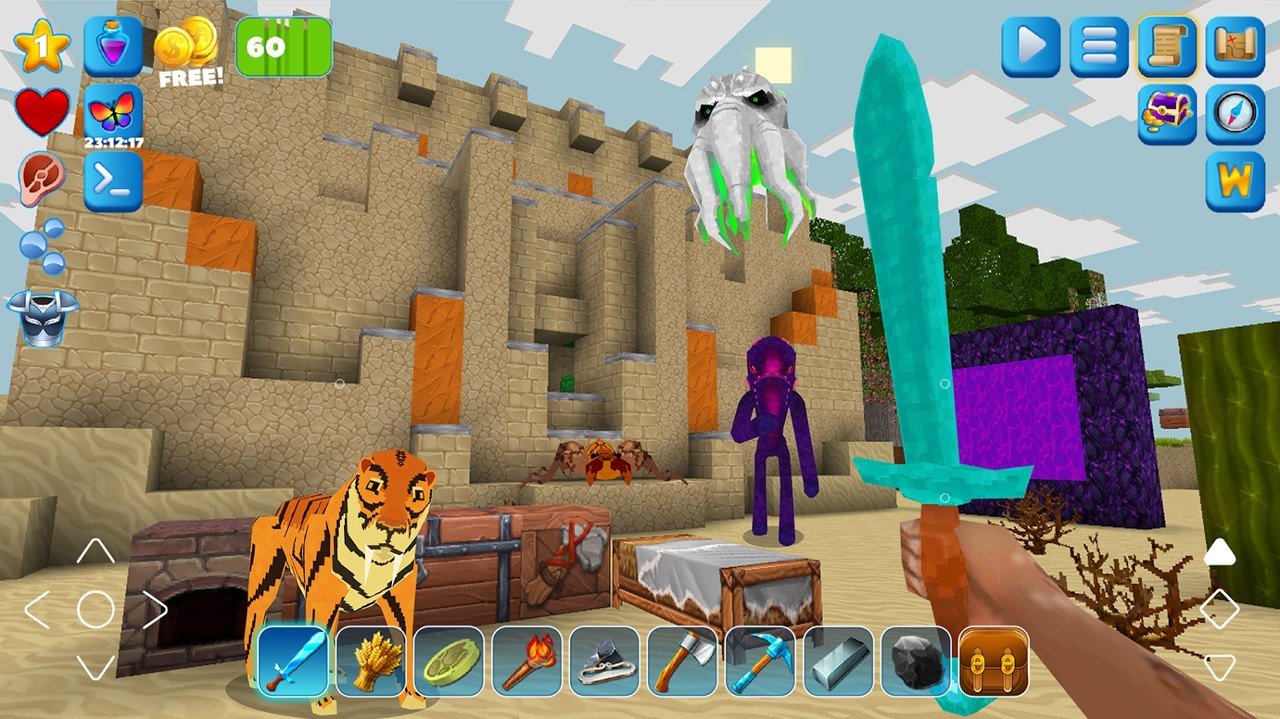Pick the iron ingot hotbar slot
The height and width of the screenshot is (719, 1280).
tap(839, 661)
